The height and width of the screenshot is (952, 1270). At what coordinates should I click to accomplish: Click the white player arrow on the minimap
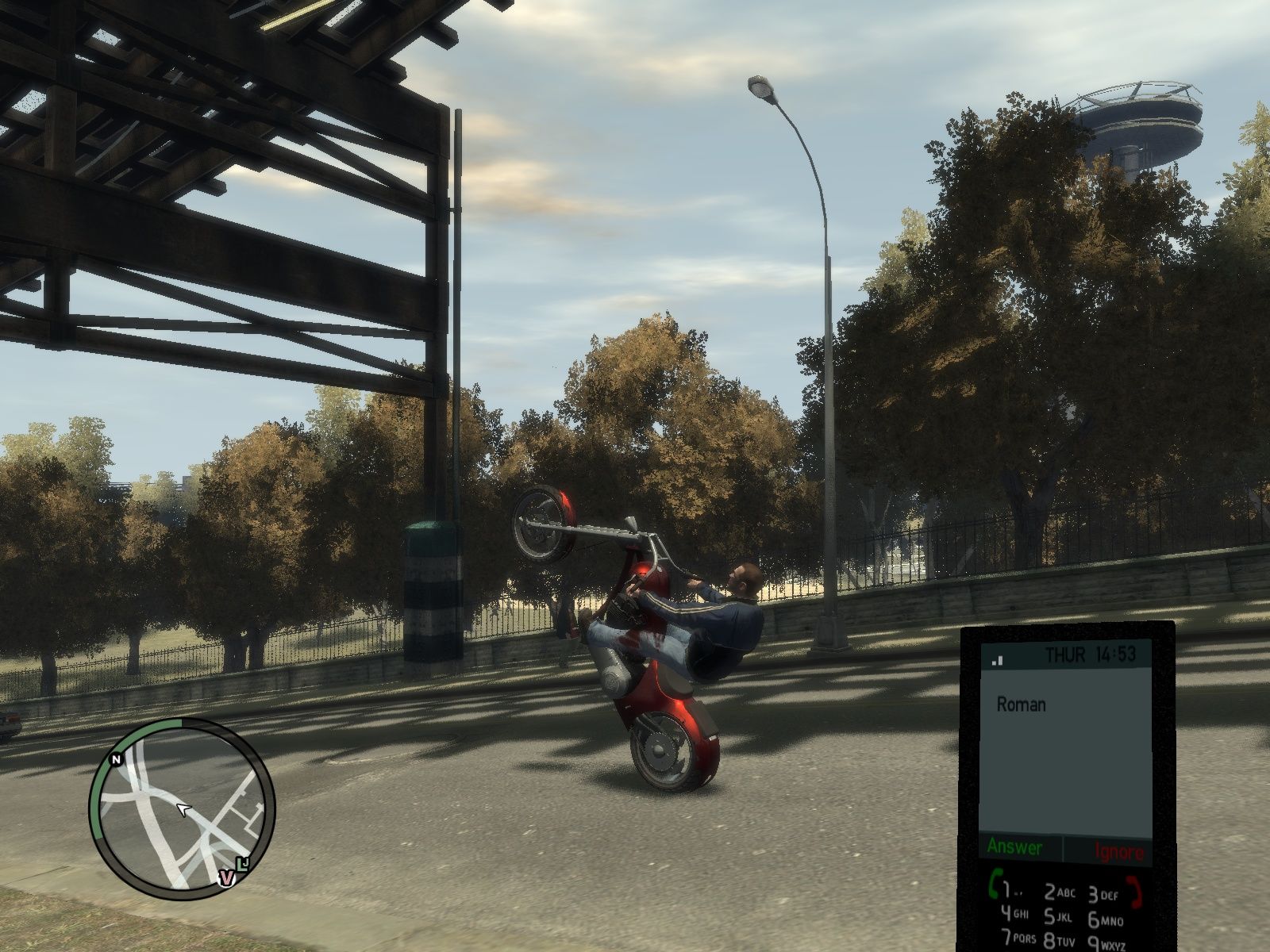[x=184, y=809]
